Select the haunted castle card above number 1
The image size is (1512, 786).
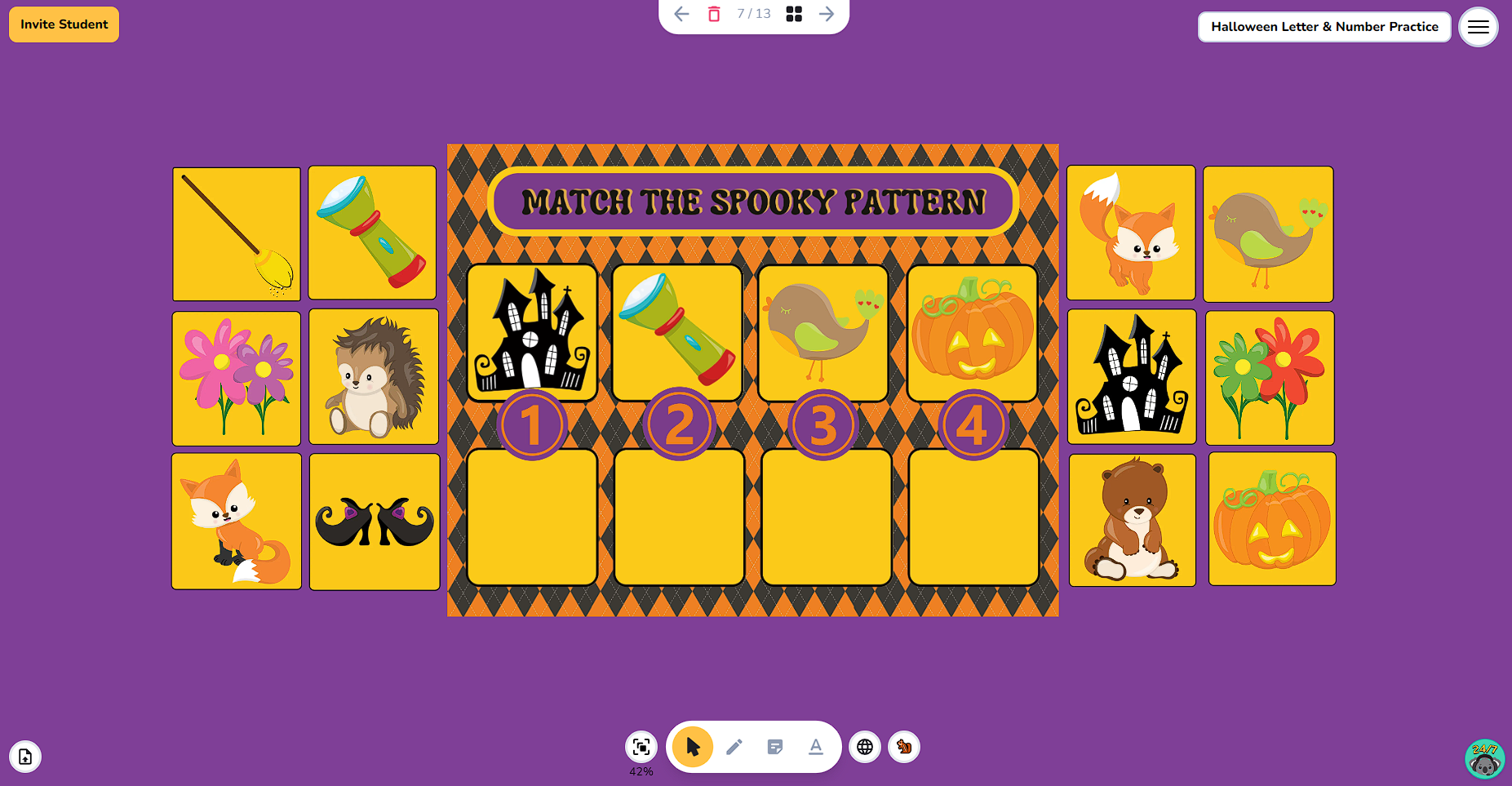pyautogui.click(x=532, y=332)
